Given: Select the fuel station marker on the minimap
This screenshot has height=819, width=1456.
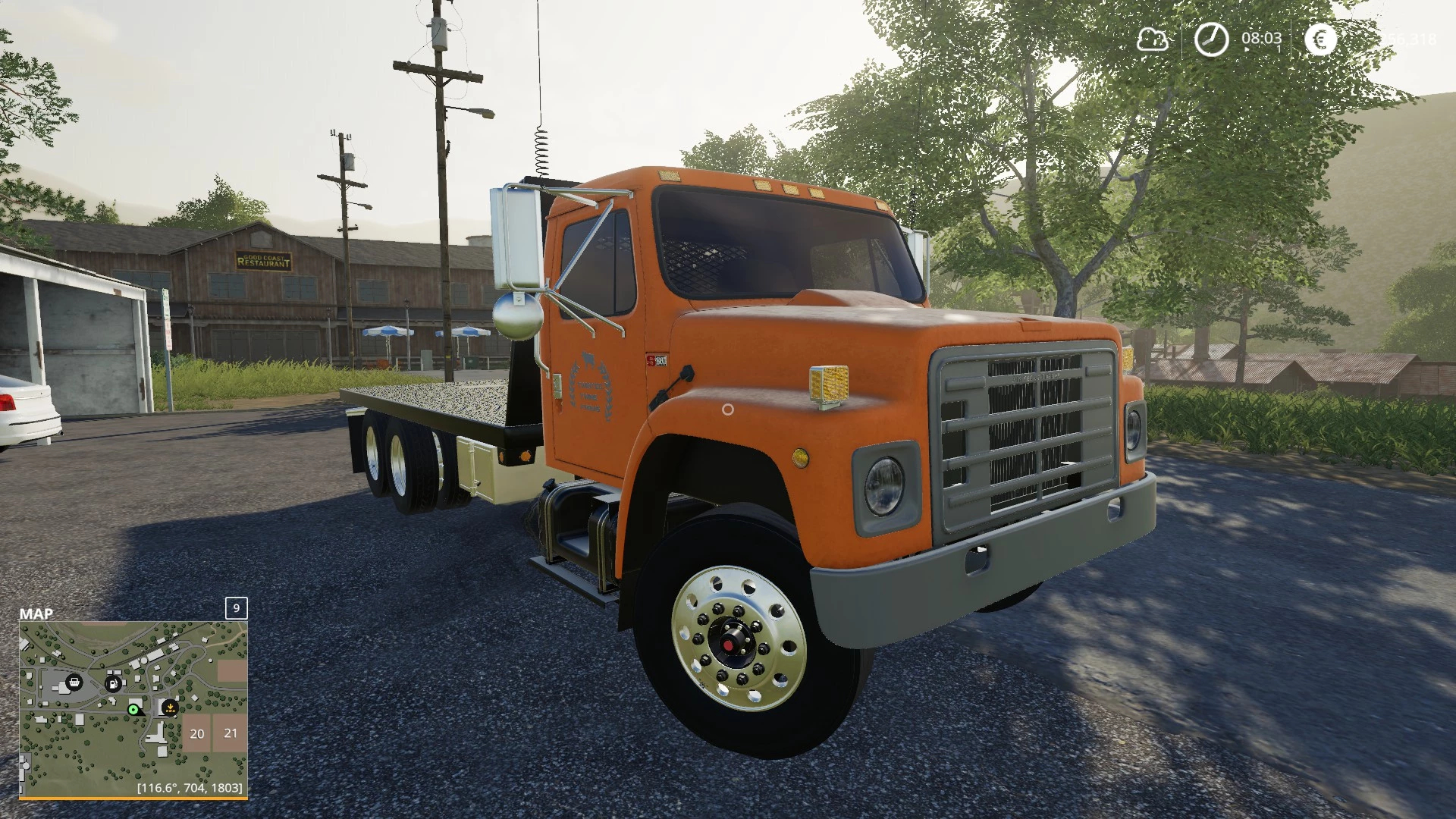Looking at the screenshot, I should coord(113,682).
